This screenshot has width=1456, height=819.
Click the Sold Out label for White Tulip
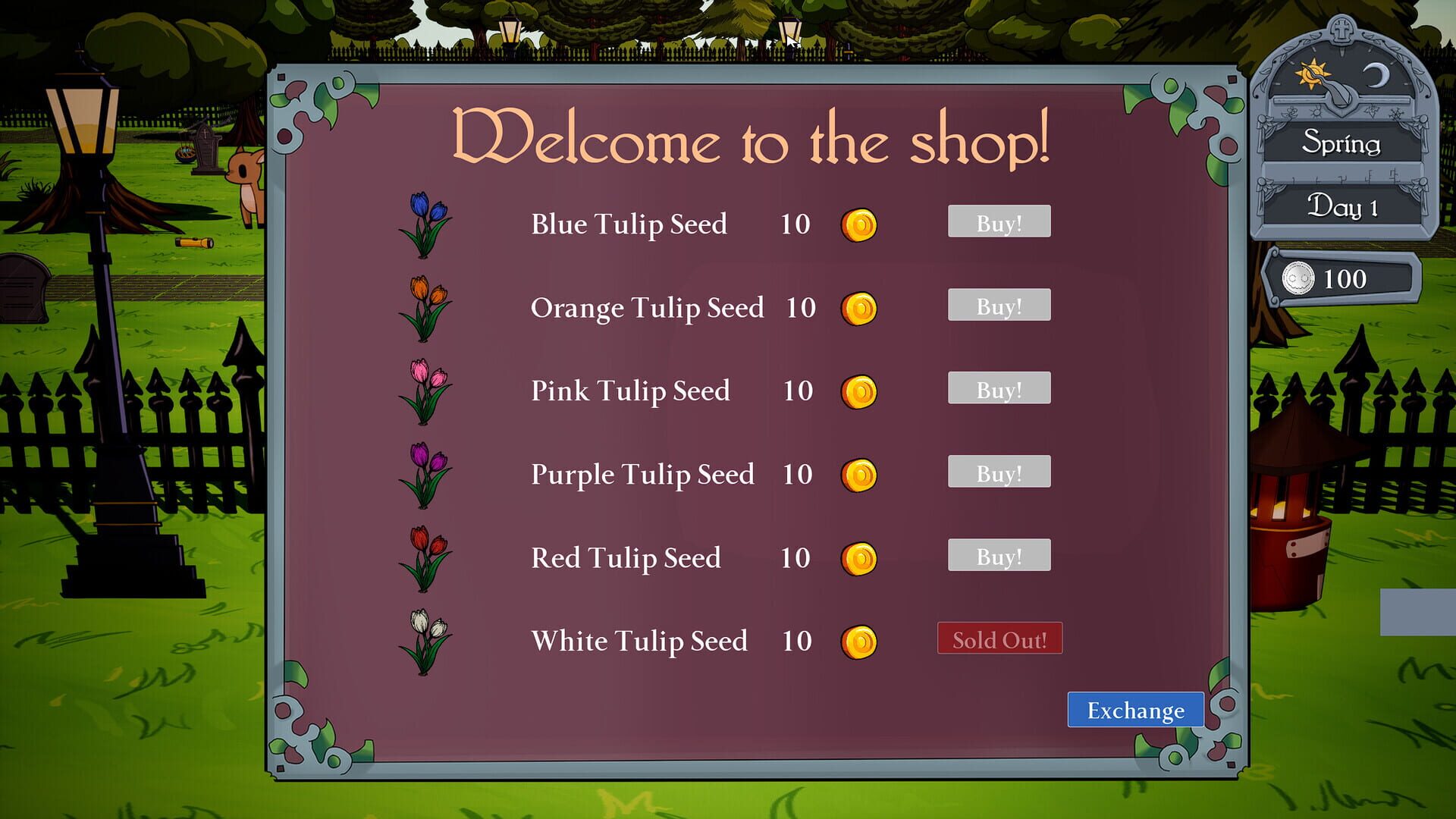999,639
